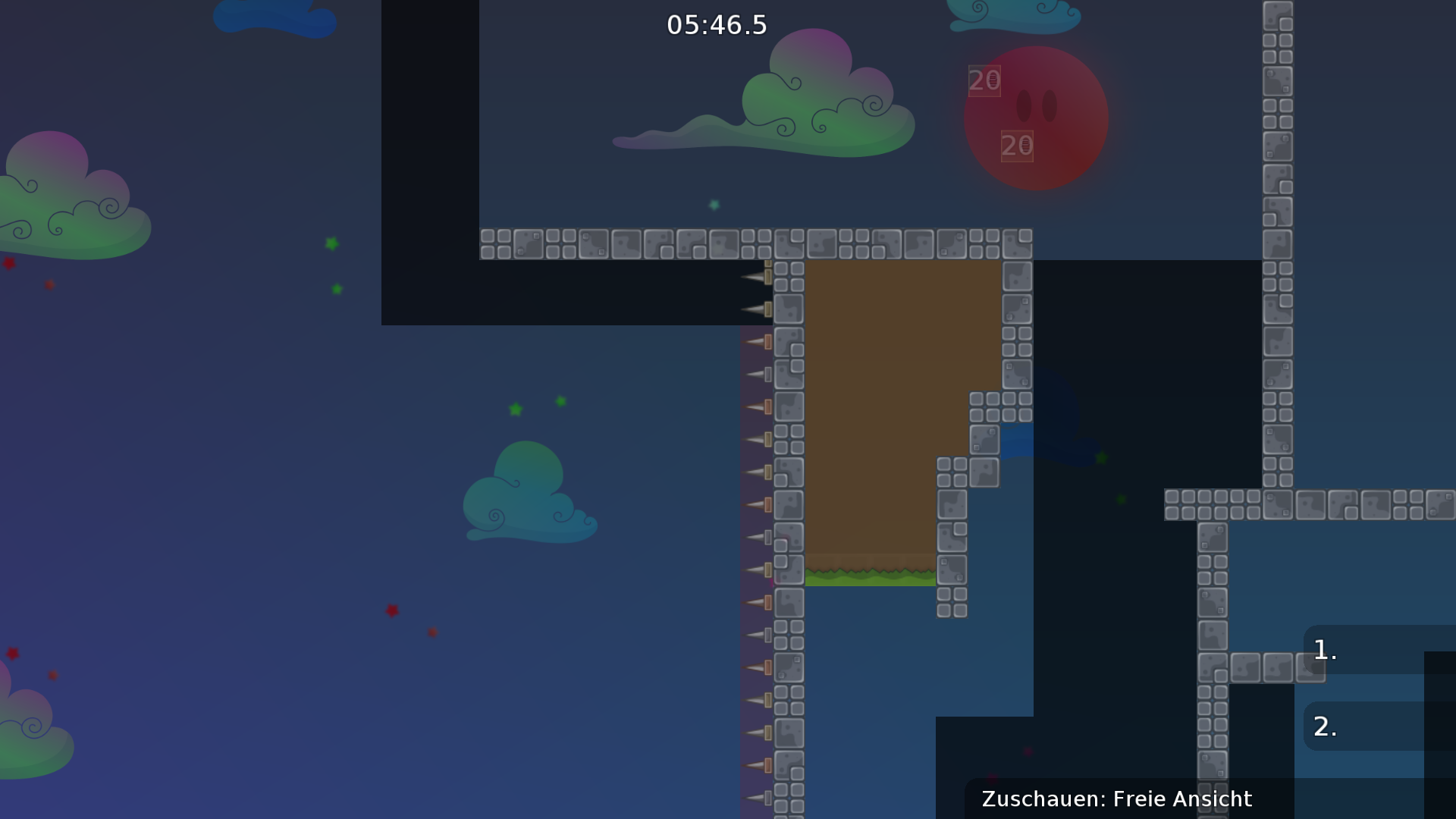Click the red star in the bottom-left area
Screen dimensions: 1456x819
392,610
